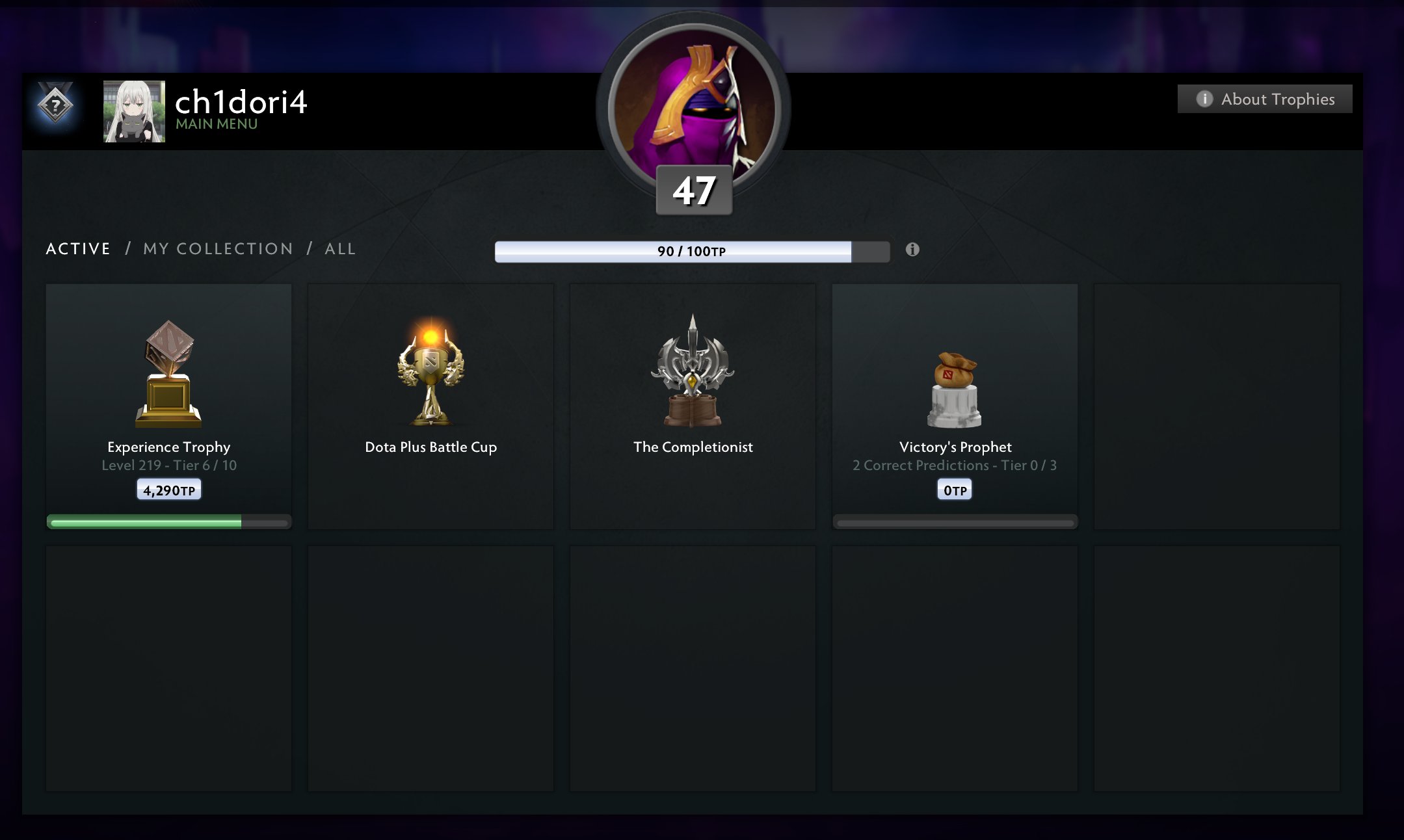This screenshot has width=1404, height=840.
Task: Return to the Main Menu link
Action: coord(217,124)
